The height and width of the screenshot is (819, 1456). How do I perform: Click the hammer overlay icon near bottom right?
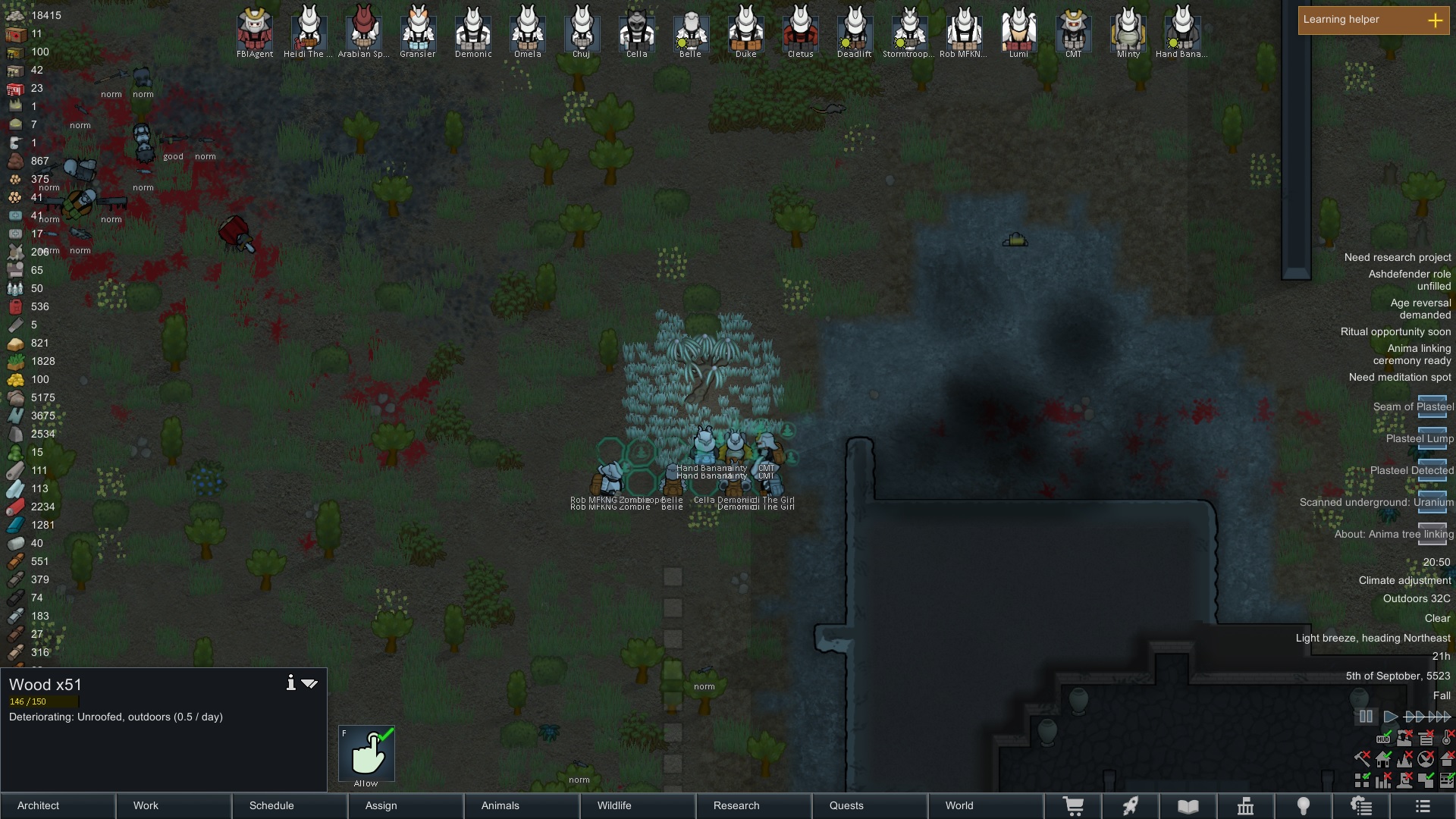click(1361, 759)
